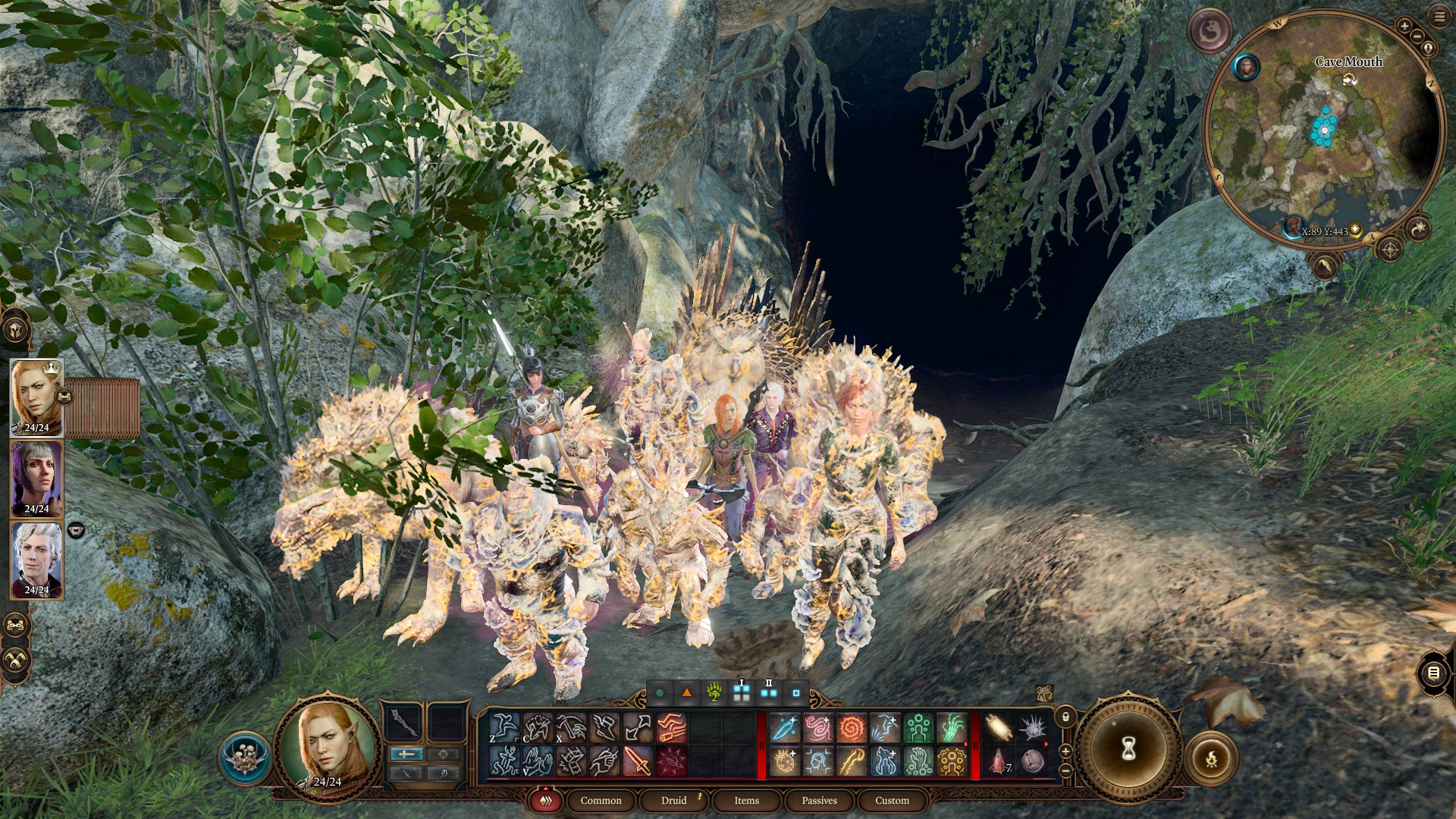Use the scroll item in hotbar
Viewport: 1456px width, 819px height.
[998, 728]
